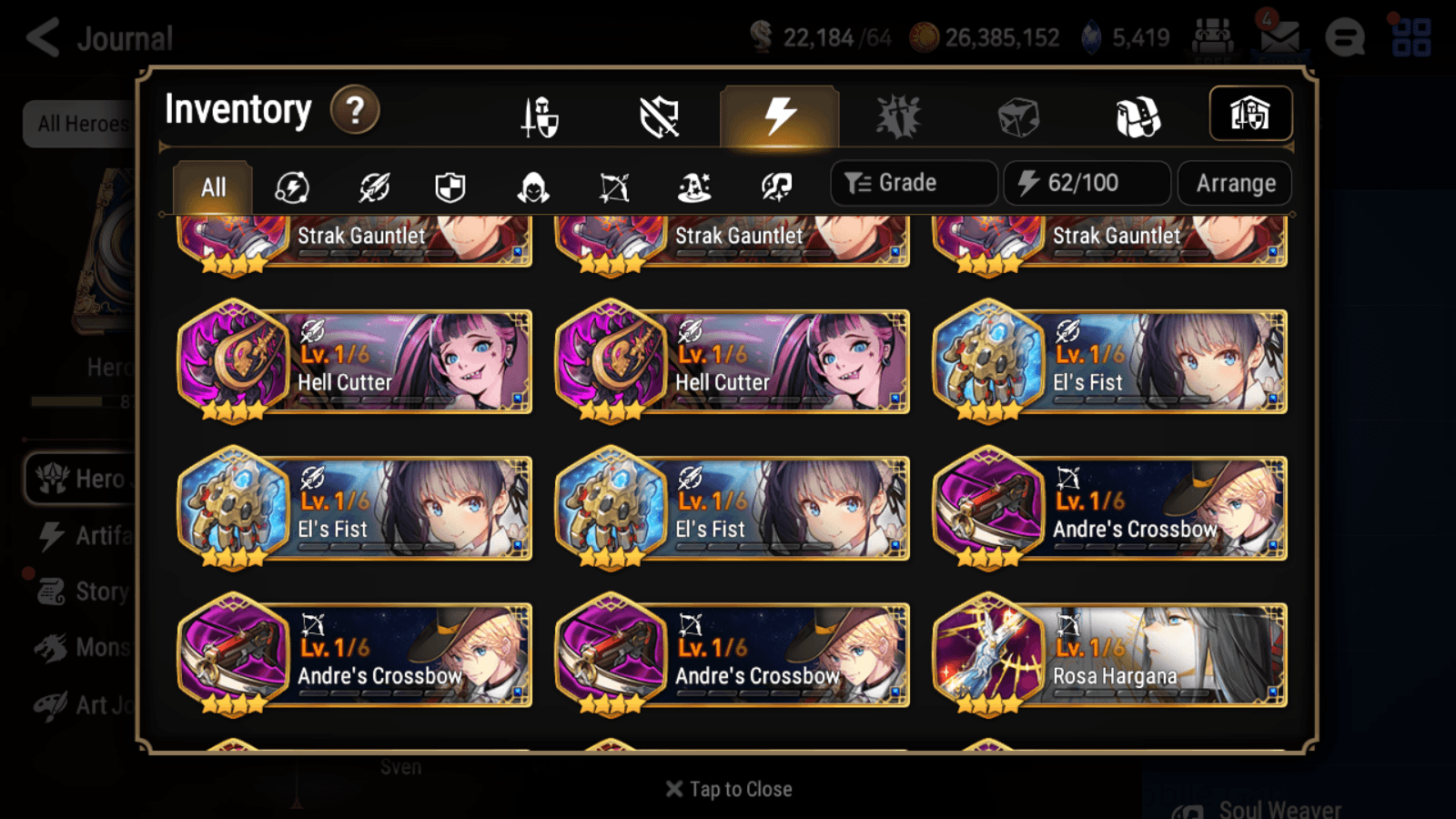
Task: Open the Grade filter dropdown
Action: coord(913,182)
